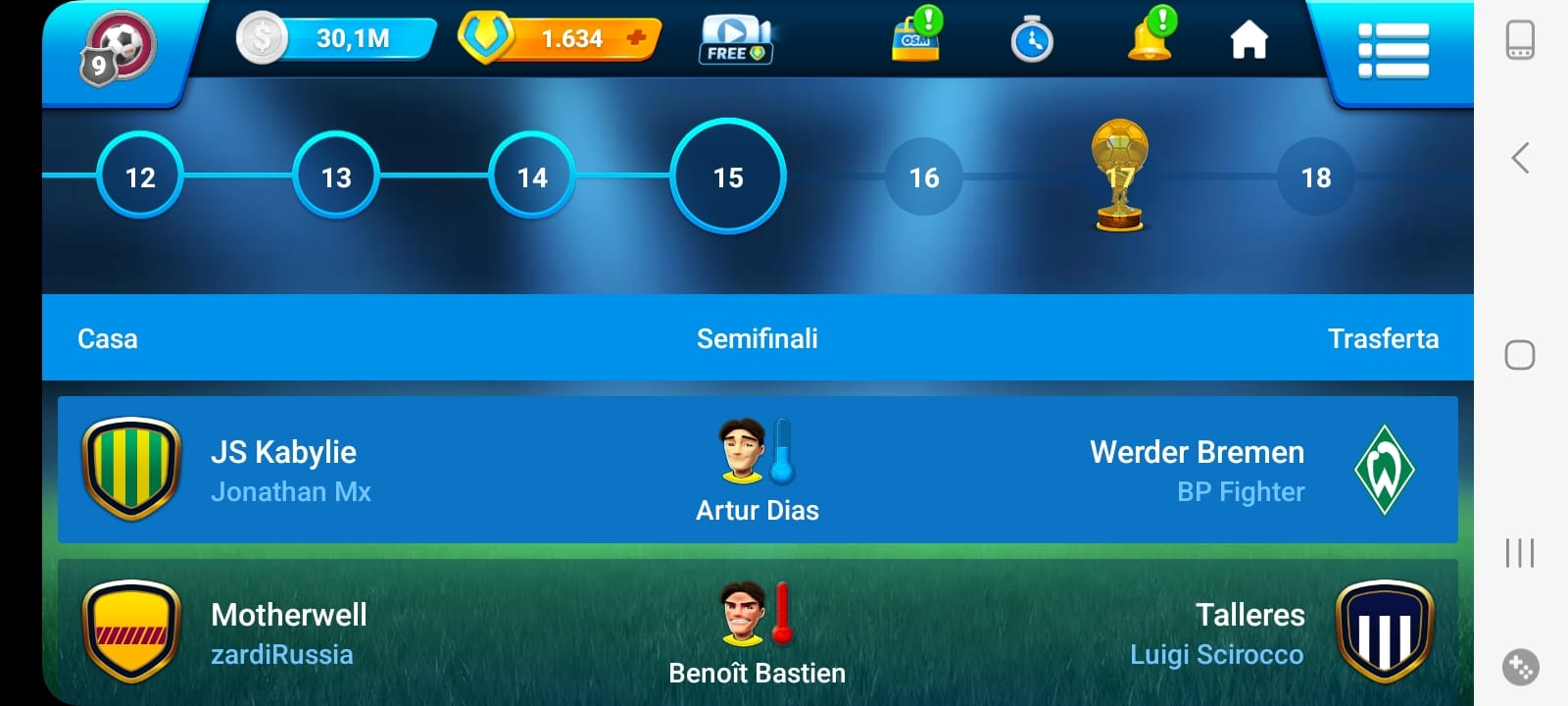
Task: Select matchday round 16
Action: (924, 176)
